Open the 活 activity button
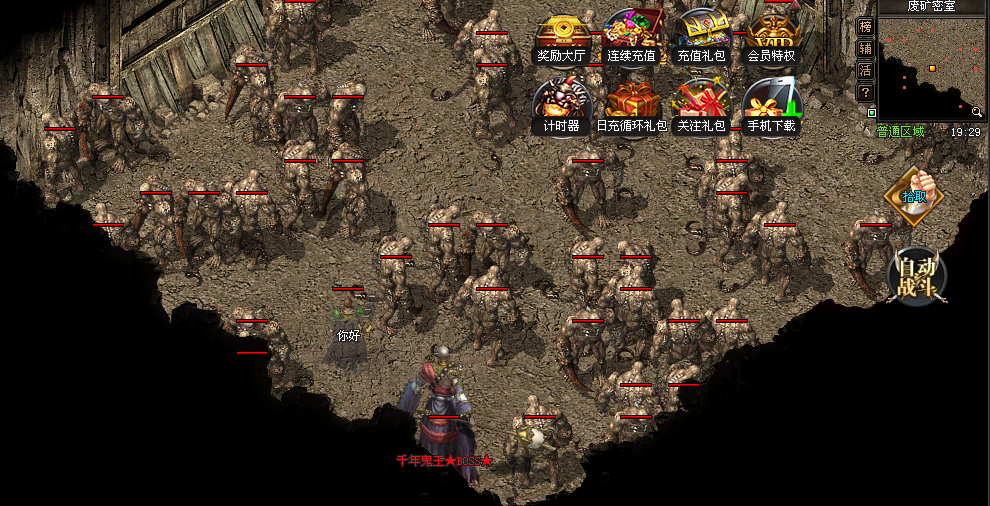 pos(866,70)
